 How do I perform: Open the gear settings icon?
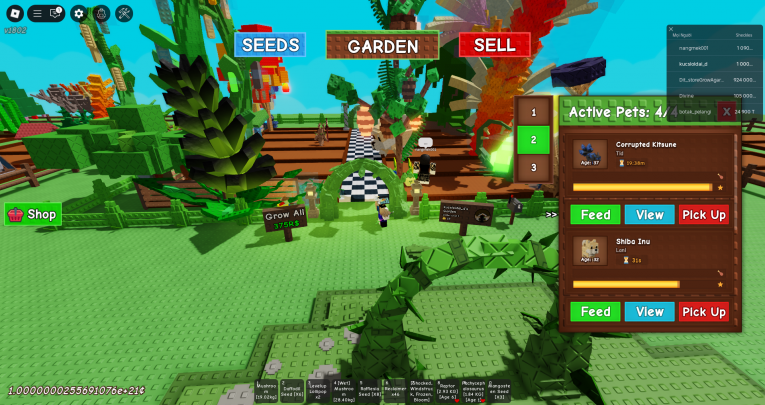[x=80, y=13]
